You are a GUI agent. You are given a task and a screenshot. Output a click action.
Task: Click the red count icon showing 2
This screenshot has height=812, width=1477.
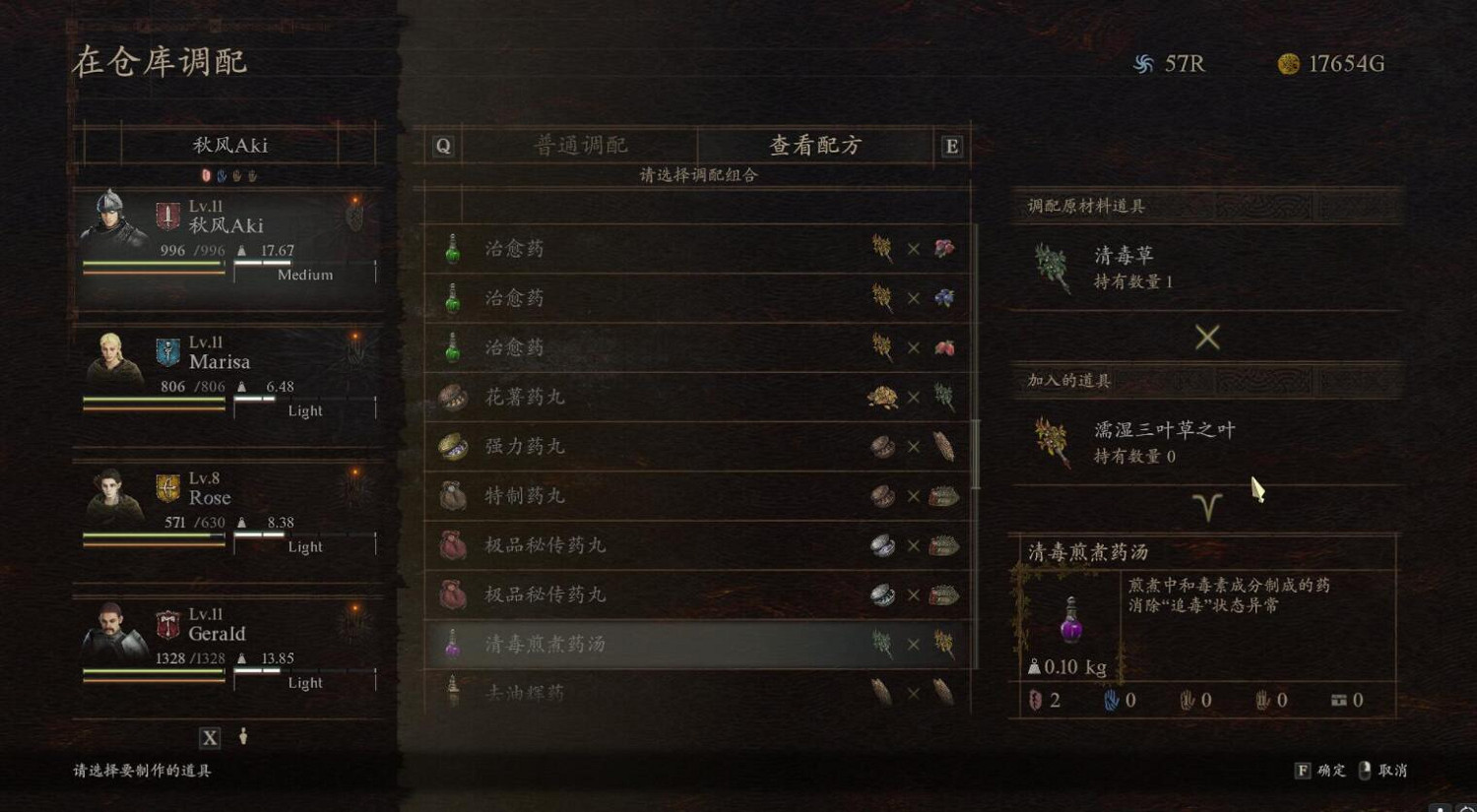click(1034, 700)
